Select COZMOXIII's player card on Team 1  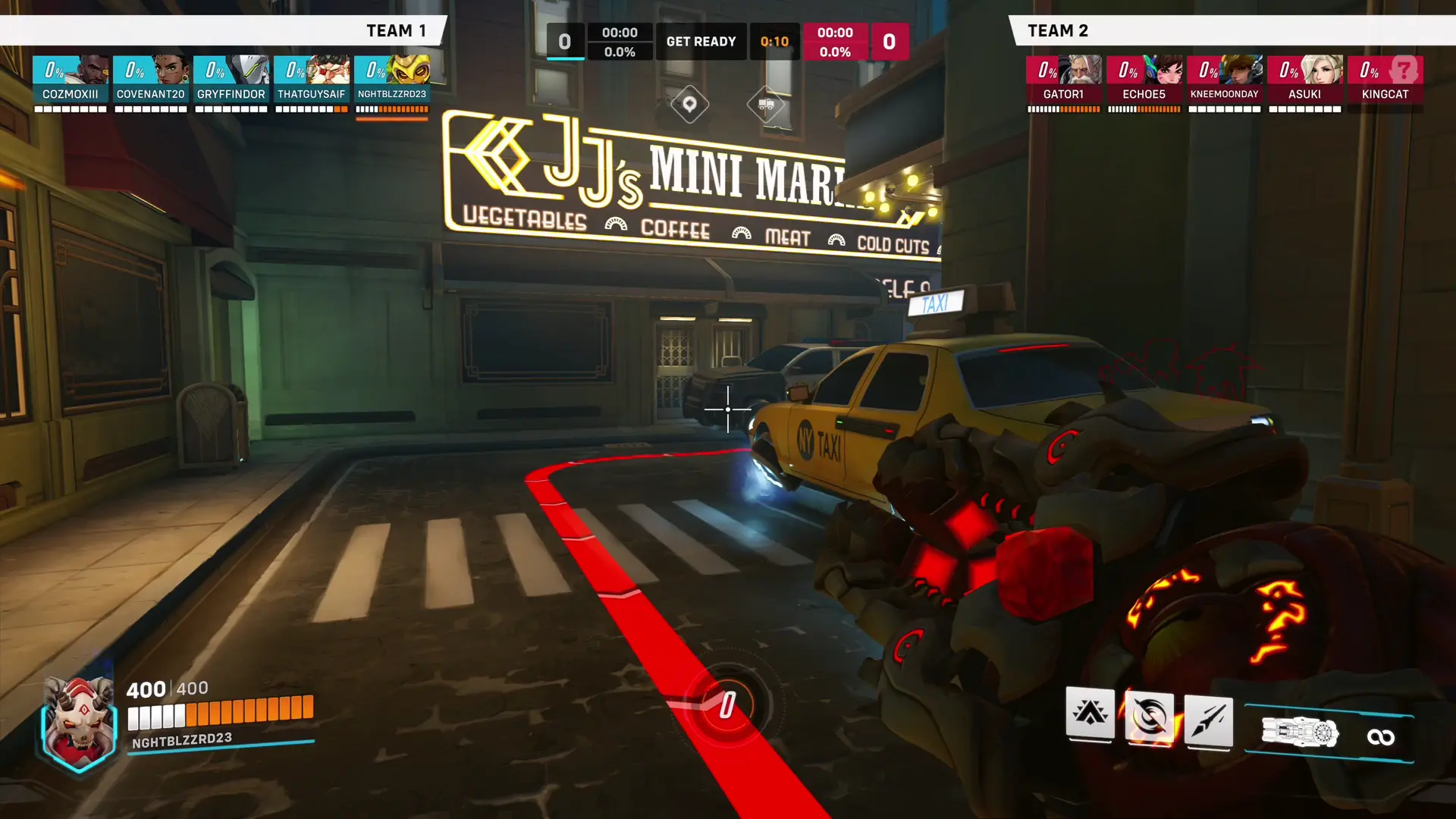71,79
